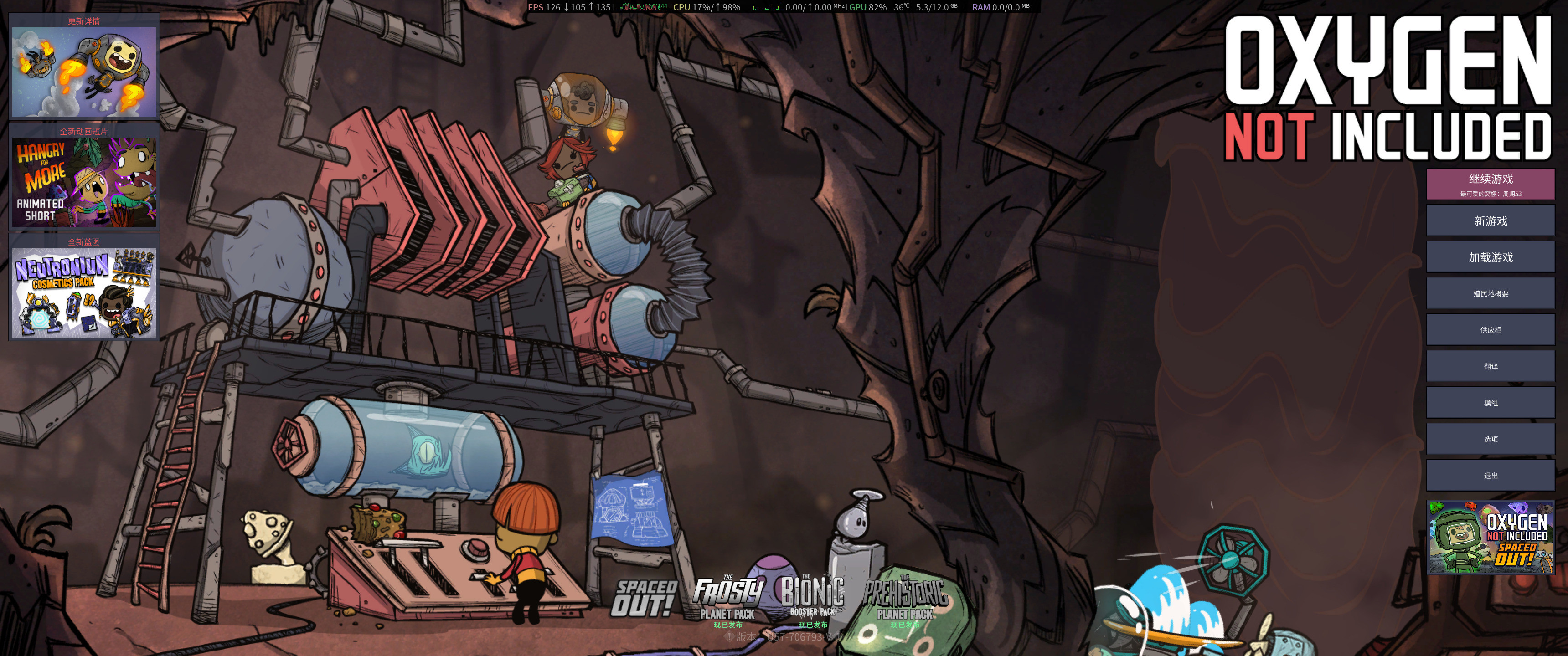Screen dimensions: 1568x656
Task: Continue the saved game (继续游戏)
Action: tap(1490, 184)
